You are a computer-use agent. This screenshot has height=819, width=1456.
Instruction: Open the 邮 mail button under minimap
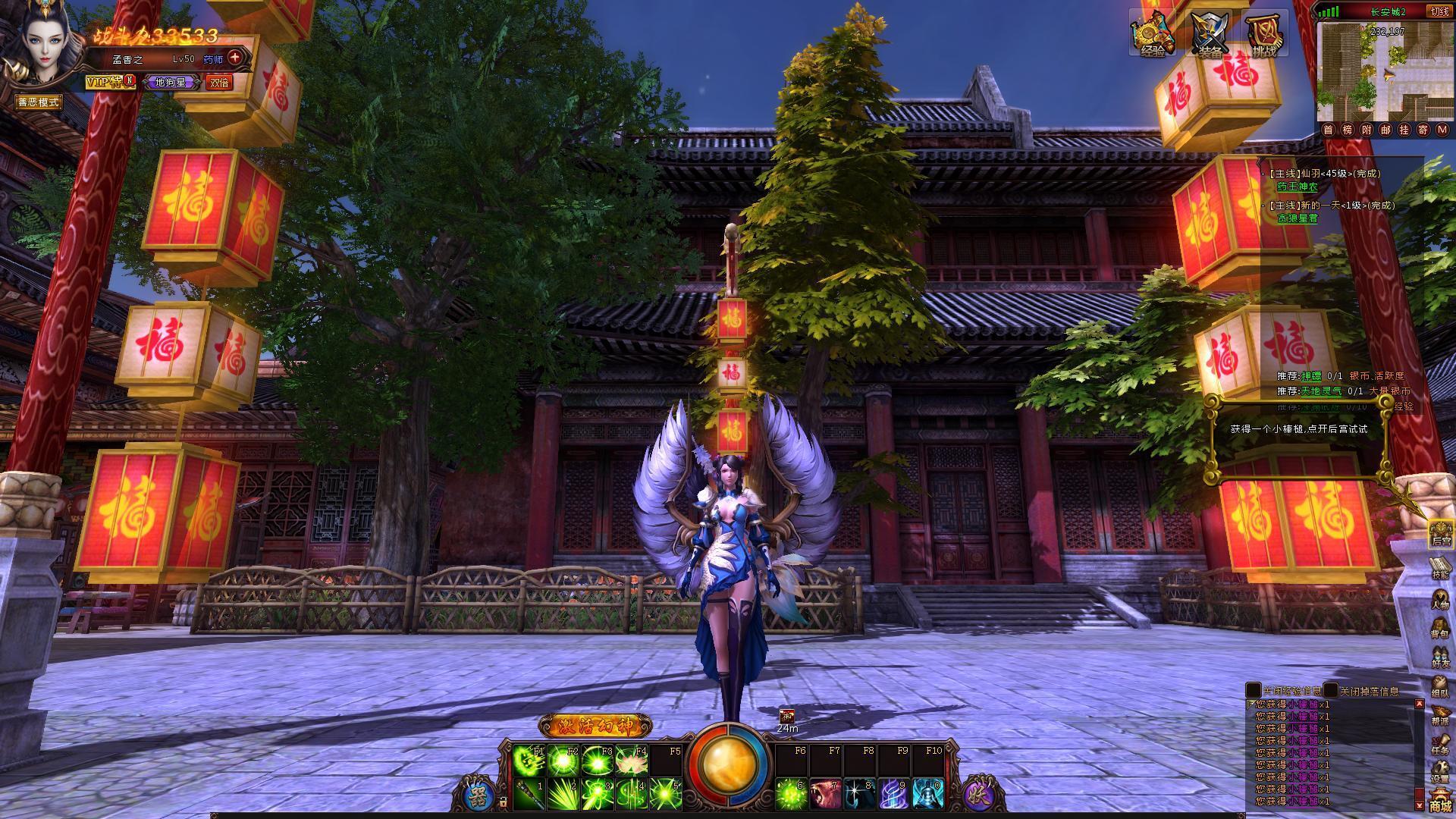click(1385, 130)
